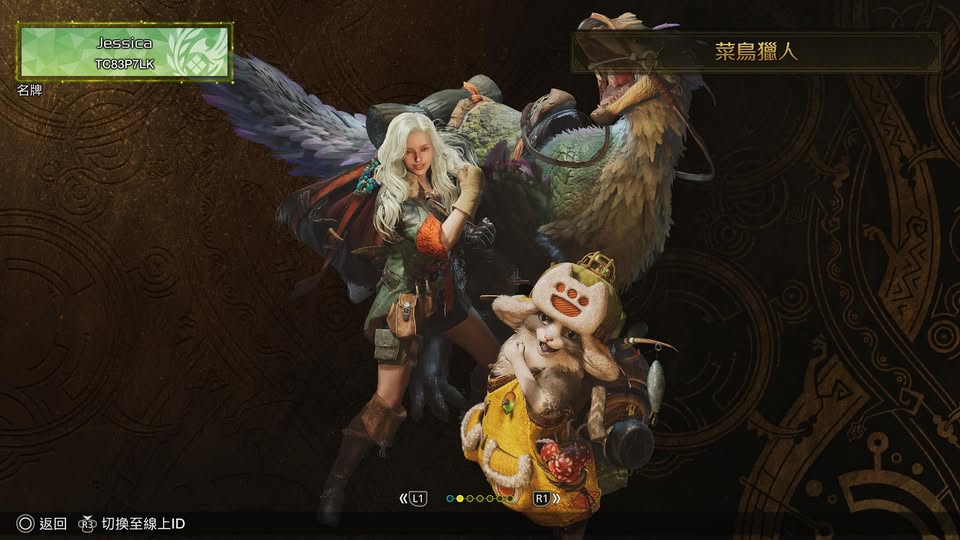960x540 pixels.
Task: Select Jessica's green name plate
Action: tap(125, 52)
